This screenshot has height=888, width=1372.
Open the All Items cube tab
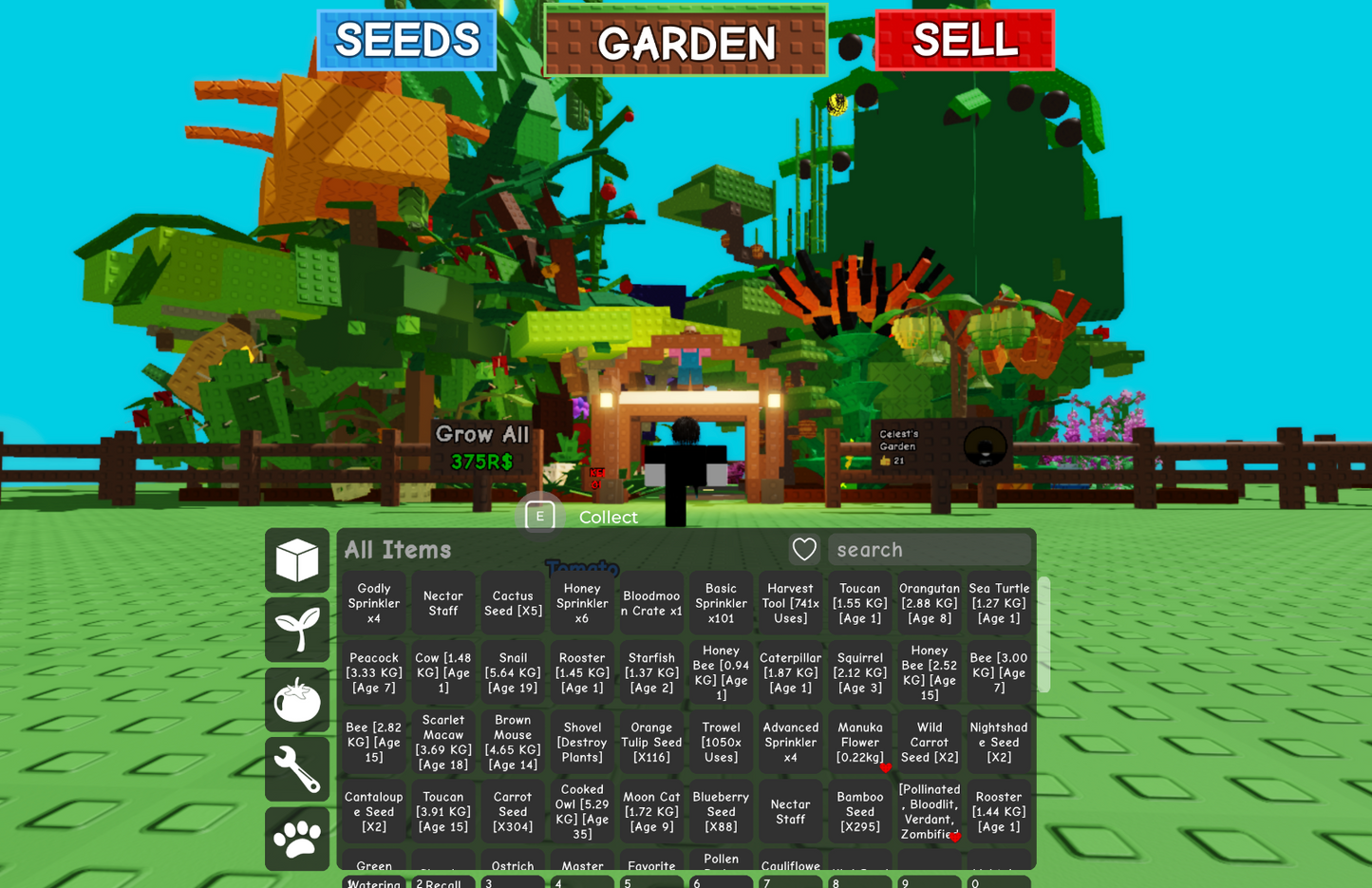click(x=297, y=561)
